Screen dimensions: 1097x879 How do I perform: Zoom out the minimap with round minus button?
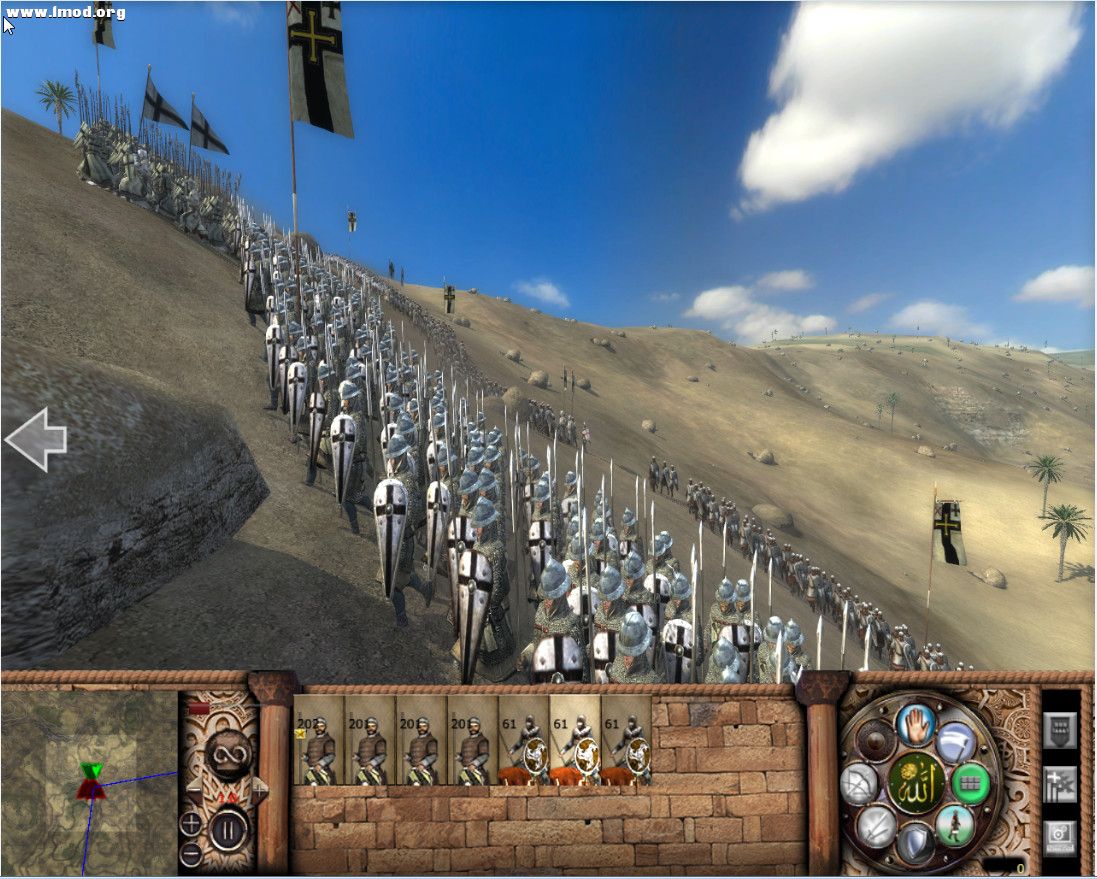(191, 854)
